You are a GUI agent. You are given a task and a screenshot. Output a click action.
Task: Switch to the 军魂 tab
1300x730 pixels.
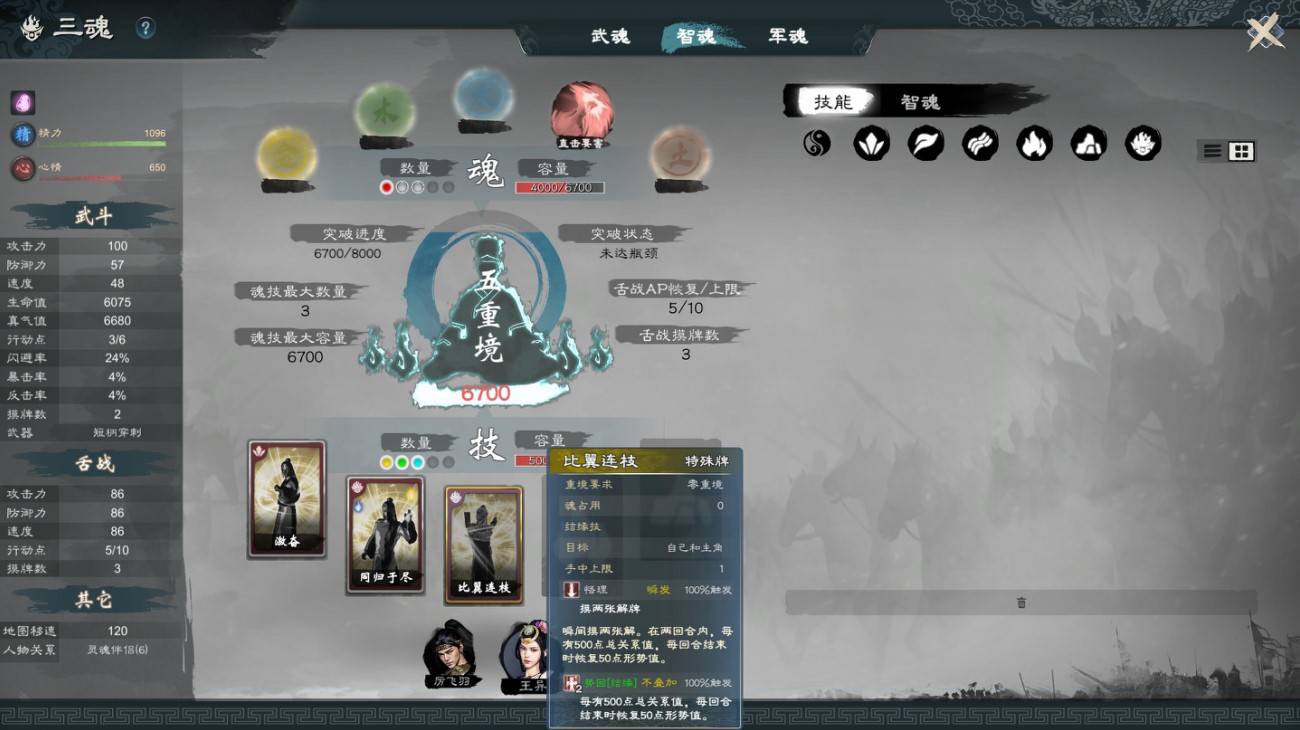click(x=787, y=36)
